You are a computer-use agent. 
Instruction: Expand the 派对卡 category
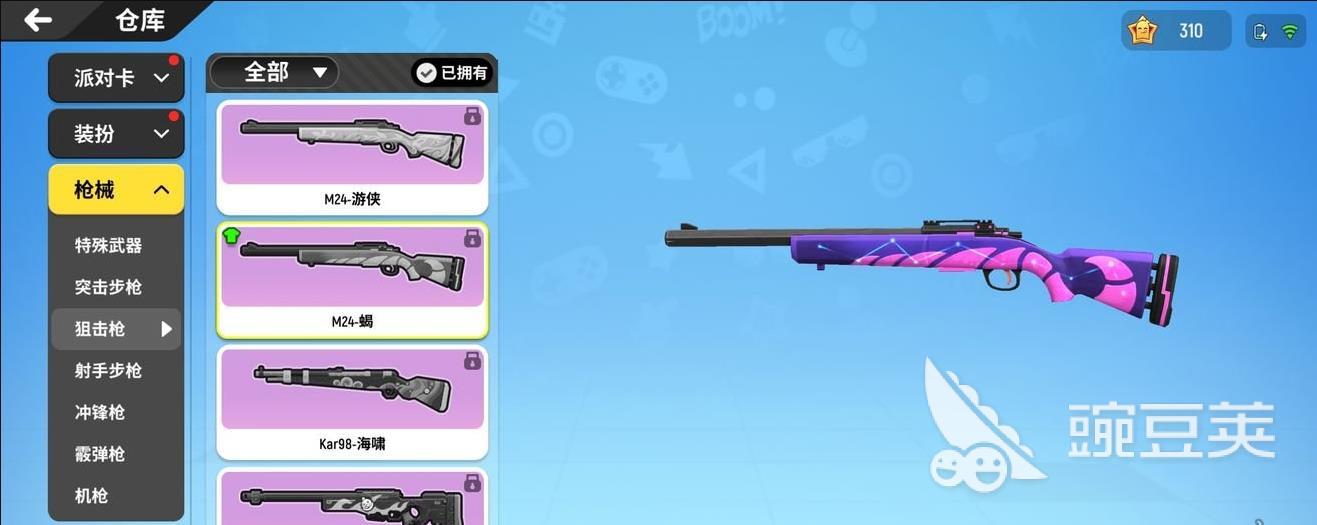[x=116, y=78]
